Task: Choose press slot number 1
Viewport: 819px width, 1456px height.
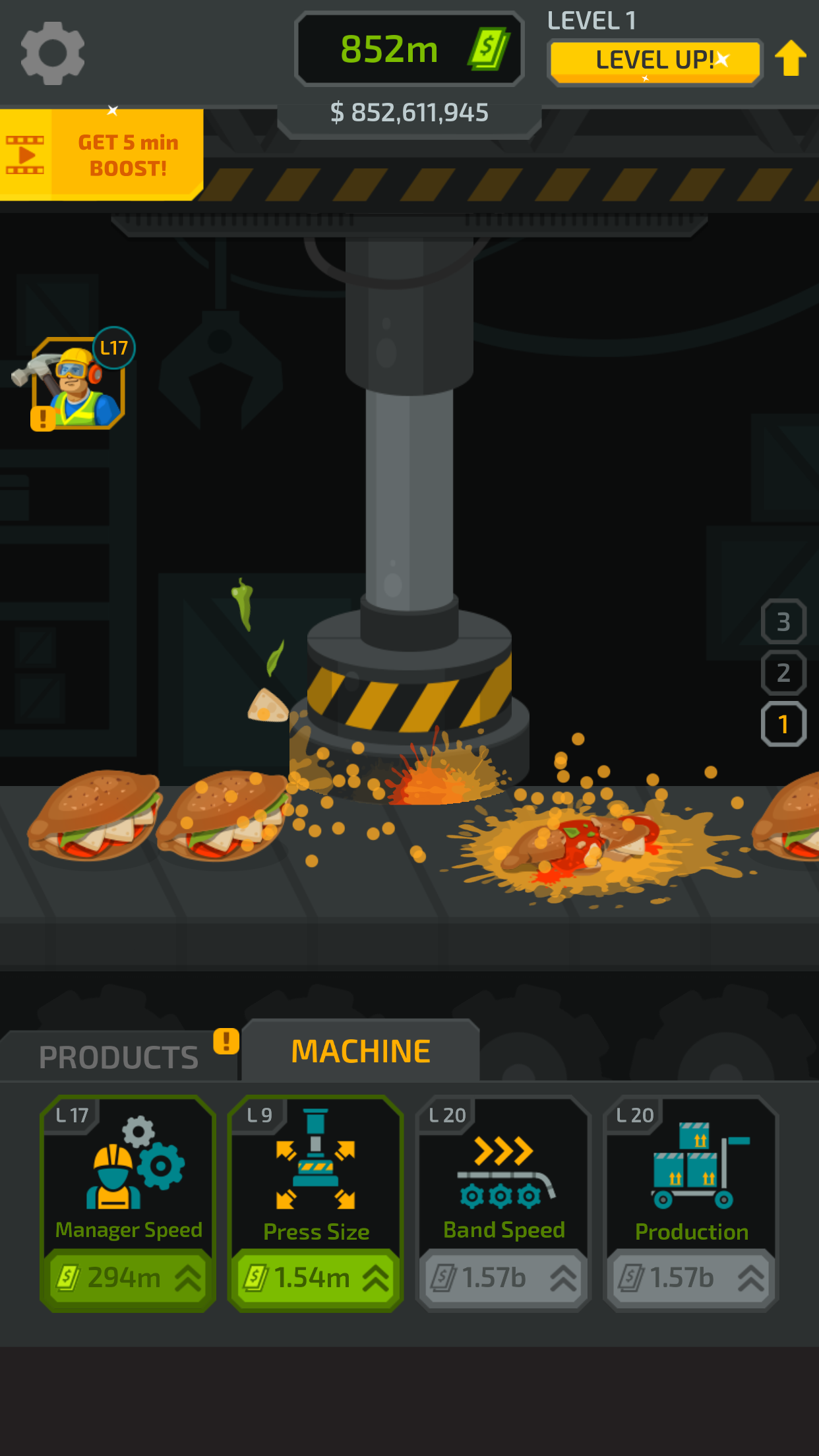Action: pos(783,724)
